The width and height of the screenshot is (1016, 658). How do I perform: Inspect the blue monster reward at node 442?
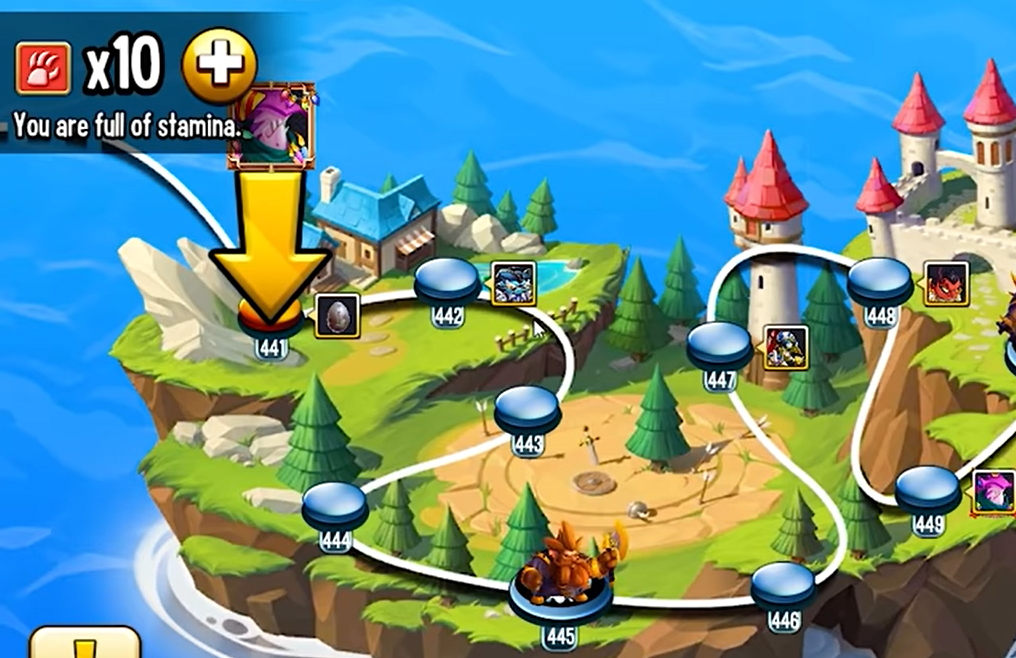513,283
